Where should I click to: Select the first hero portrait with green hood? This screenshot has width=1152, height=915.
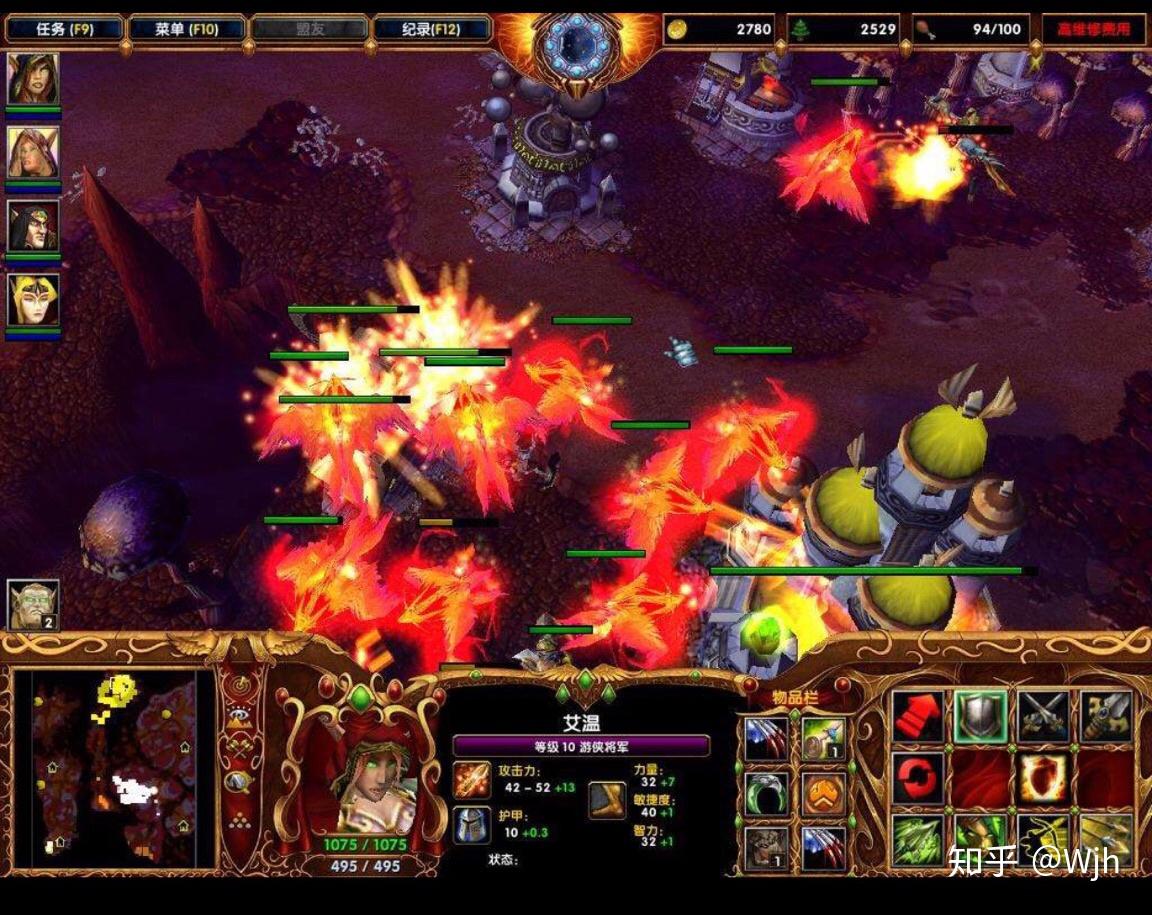[33, 79]
